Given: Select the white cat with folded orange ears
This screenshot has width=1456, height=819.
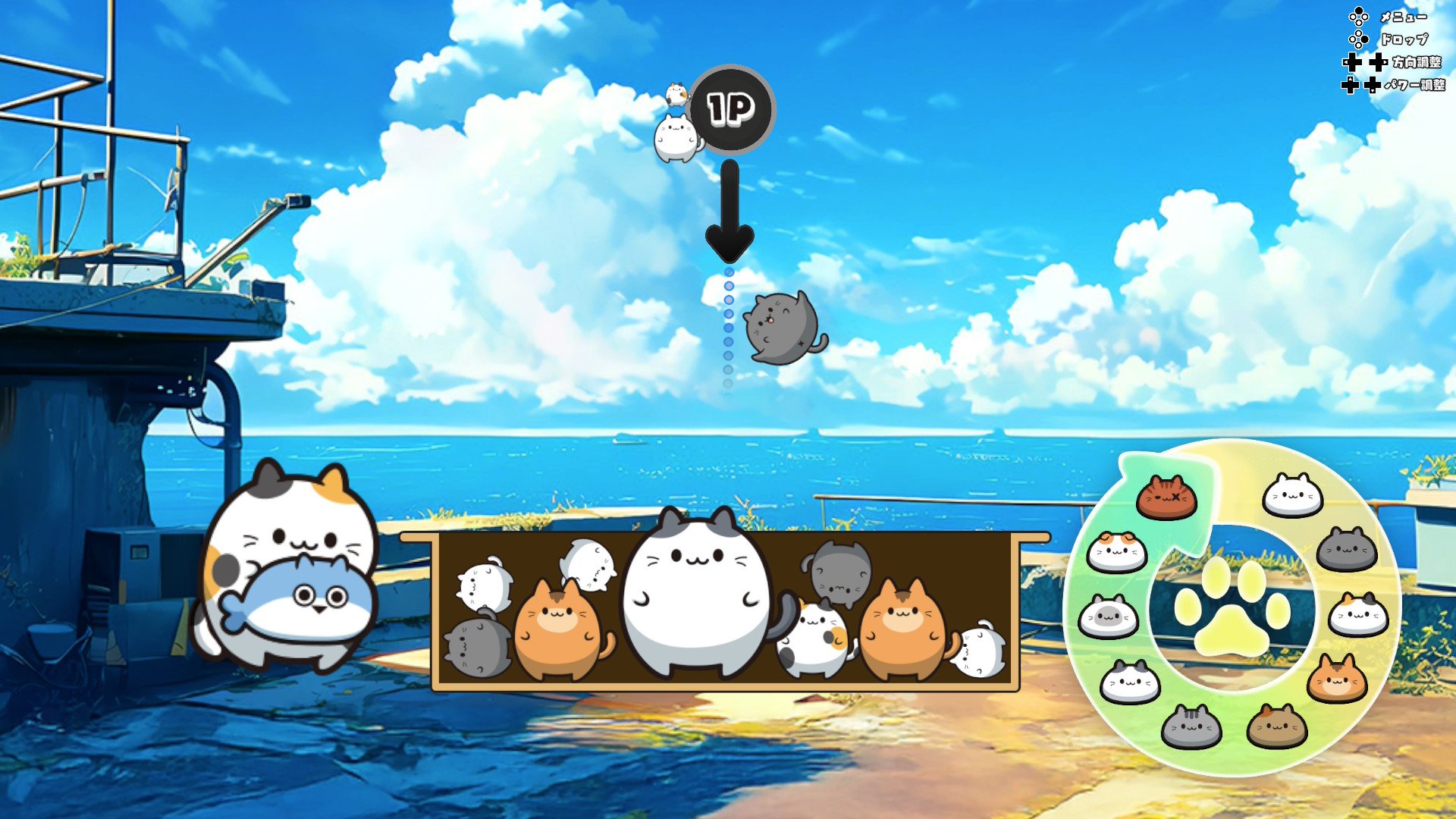Looking at the screenshot, I should pyautogui.click(x=1116, y=551).
